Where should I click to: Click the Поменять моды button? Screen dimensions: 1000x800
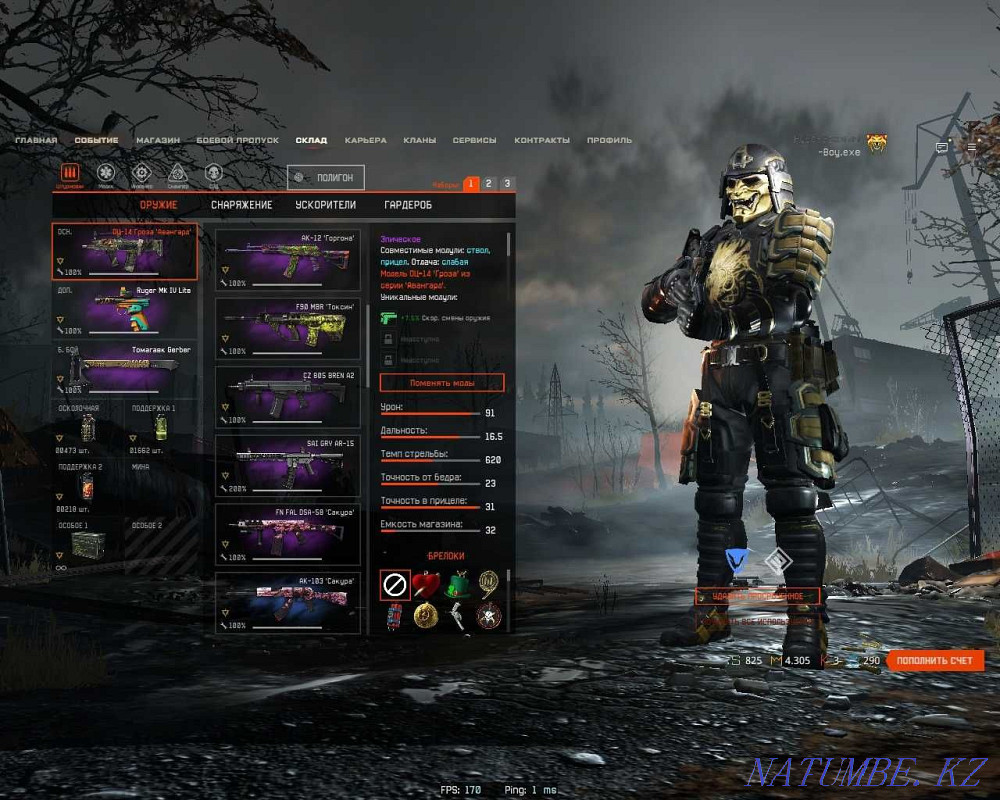pyautogui.click(x=442, y=383)
